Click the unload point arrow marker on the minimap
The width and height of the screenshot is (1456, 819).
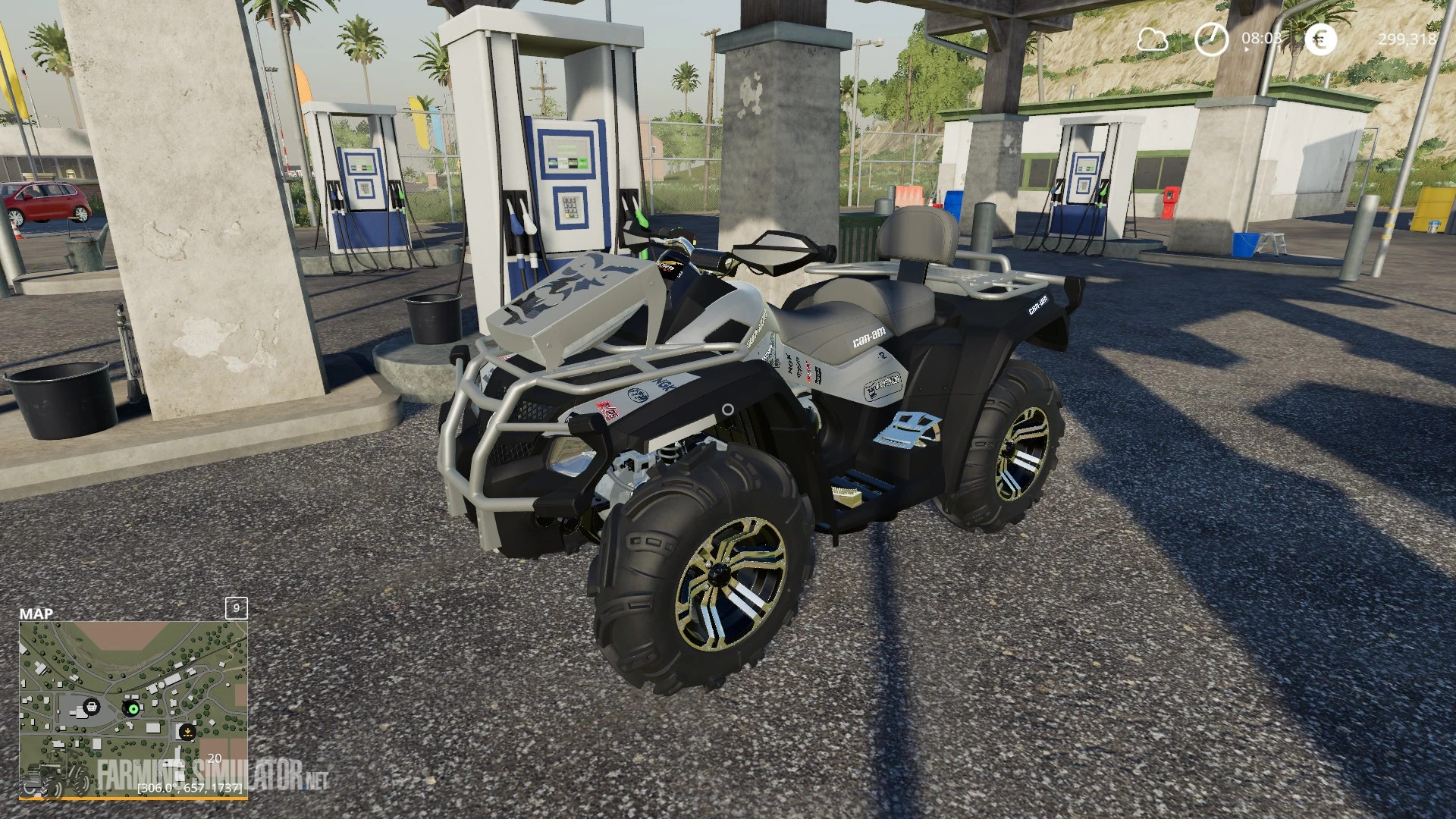point(187,730)
